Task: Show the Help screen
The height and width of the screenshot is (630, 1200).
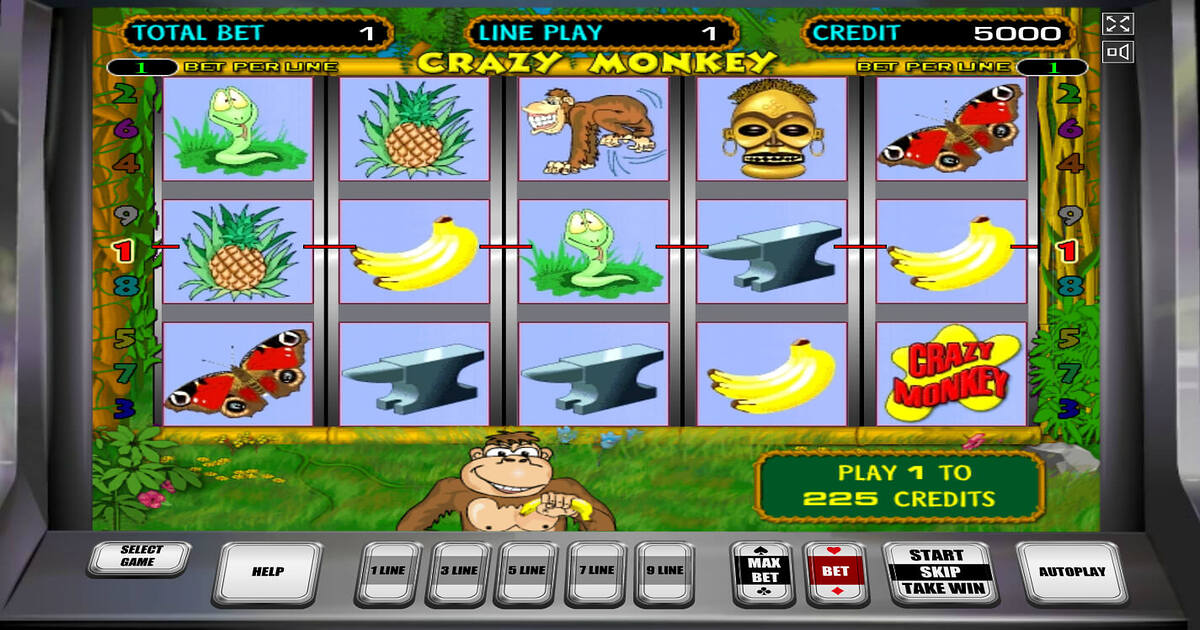Action: tap(267, 572)
